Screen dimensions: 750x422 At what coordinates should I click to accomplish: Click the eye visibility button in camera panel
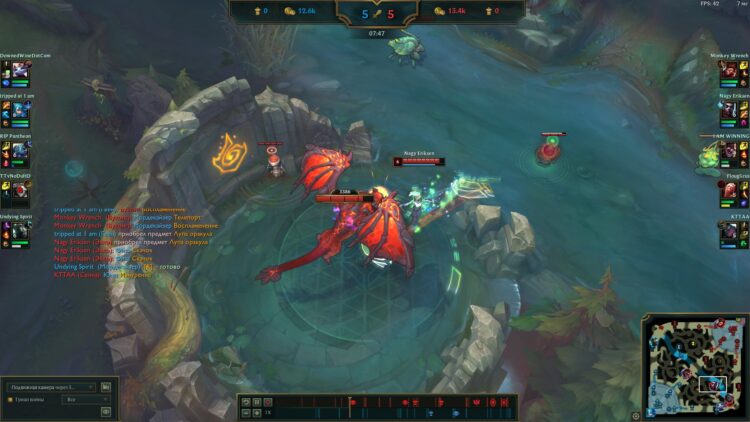tap(106, 411)
